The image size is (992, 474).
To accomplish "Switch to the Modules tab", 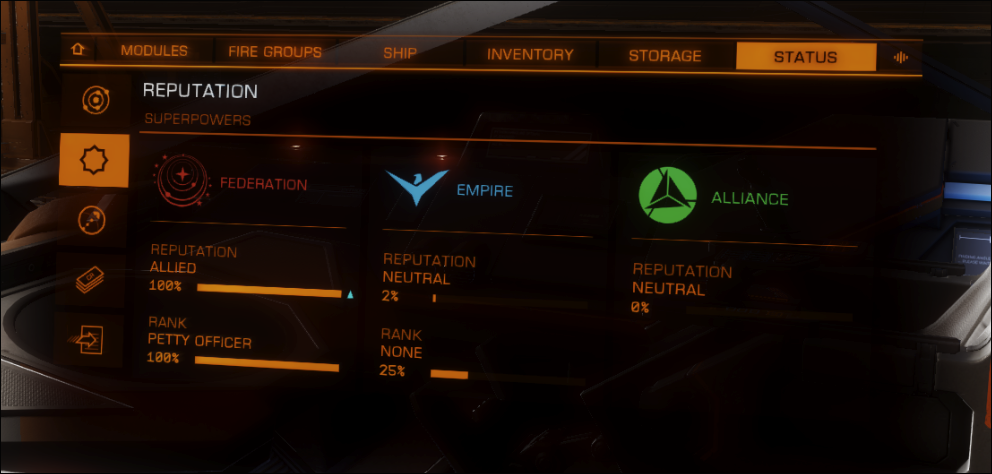I will click(154, 52).
